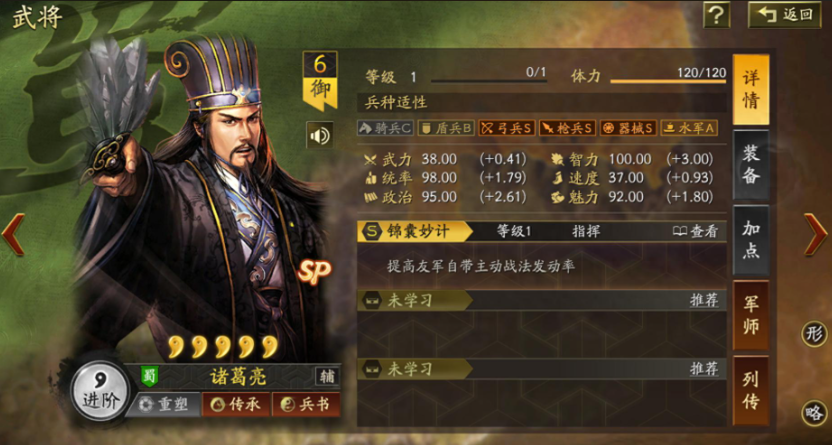Toggle the round 形 button

pos(815,333)
